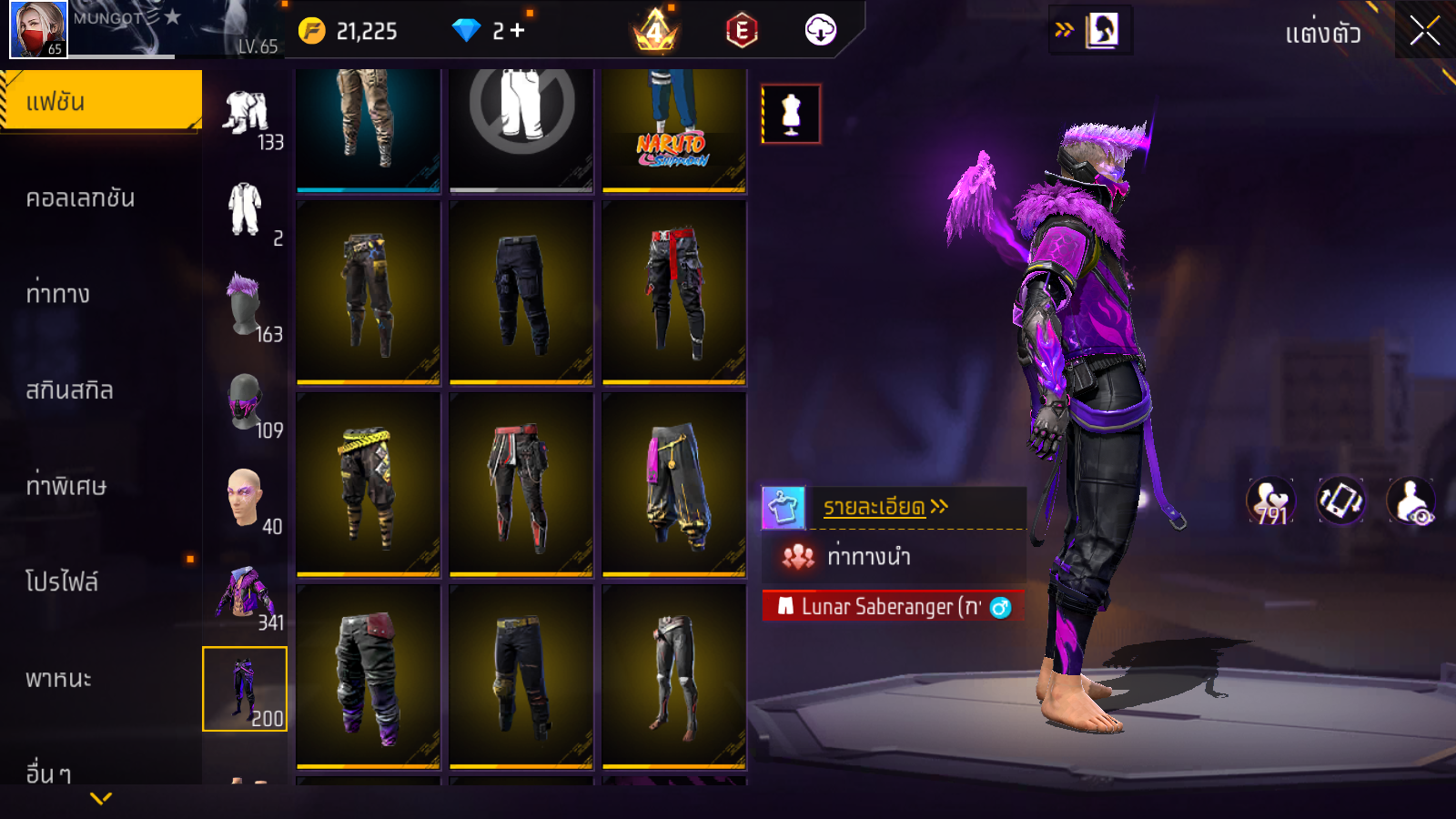Open the mannequin outfit preset icon
Viewport: 1456px width, 819px height.
click(x=791, y=115)
